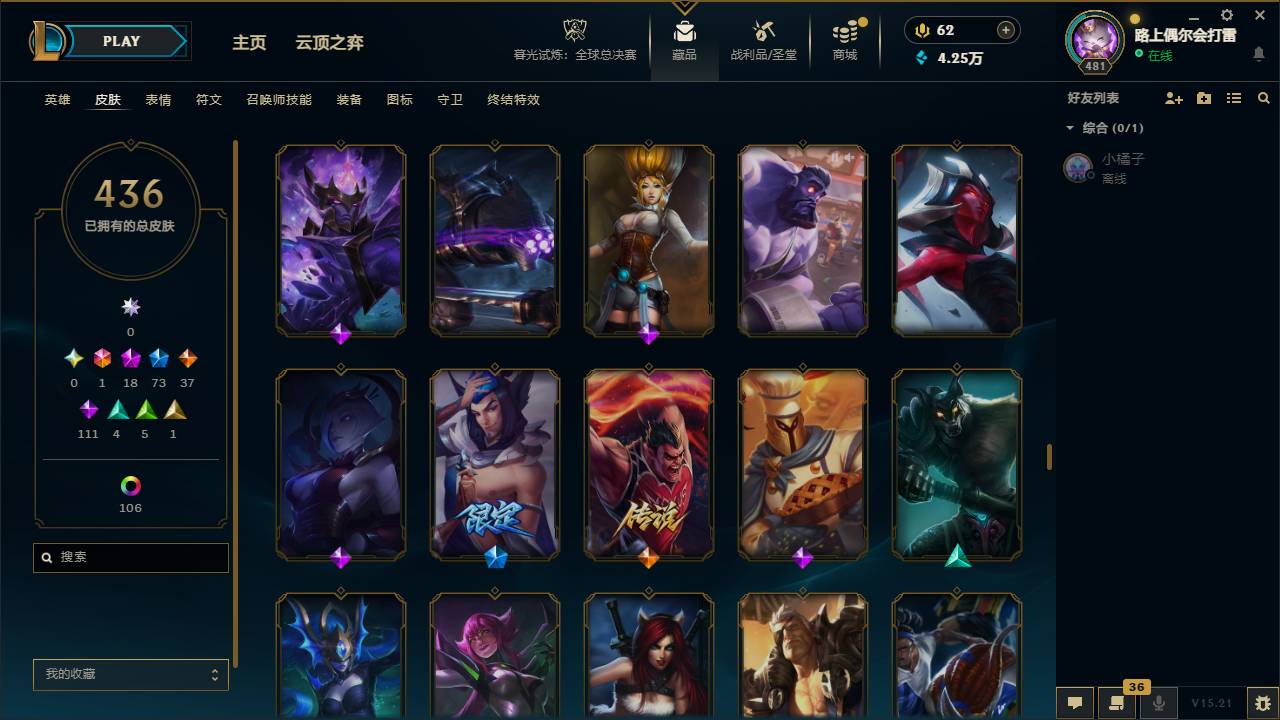This screenshot has height=720, width=1280.
Task: Open the 我的收藏 dropdown
Action: 130,675
